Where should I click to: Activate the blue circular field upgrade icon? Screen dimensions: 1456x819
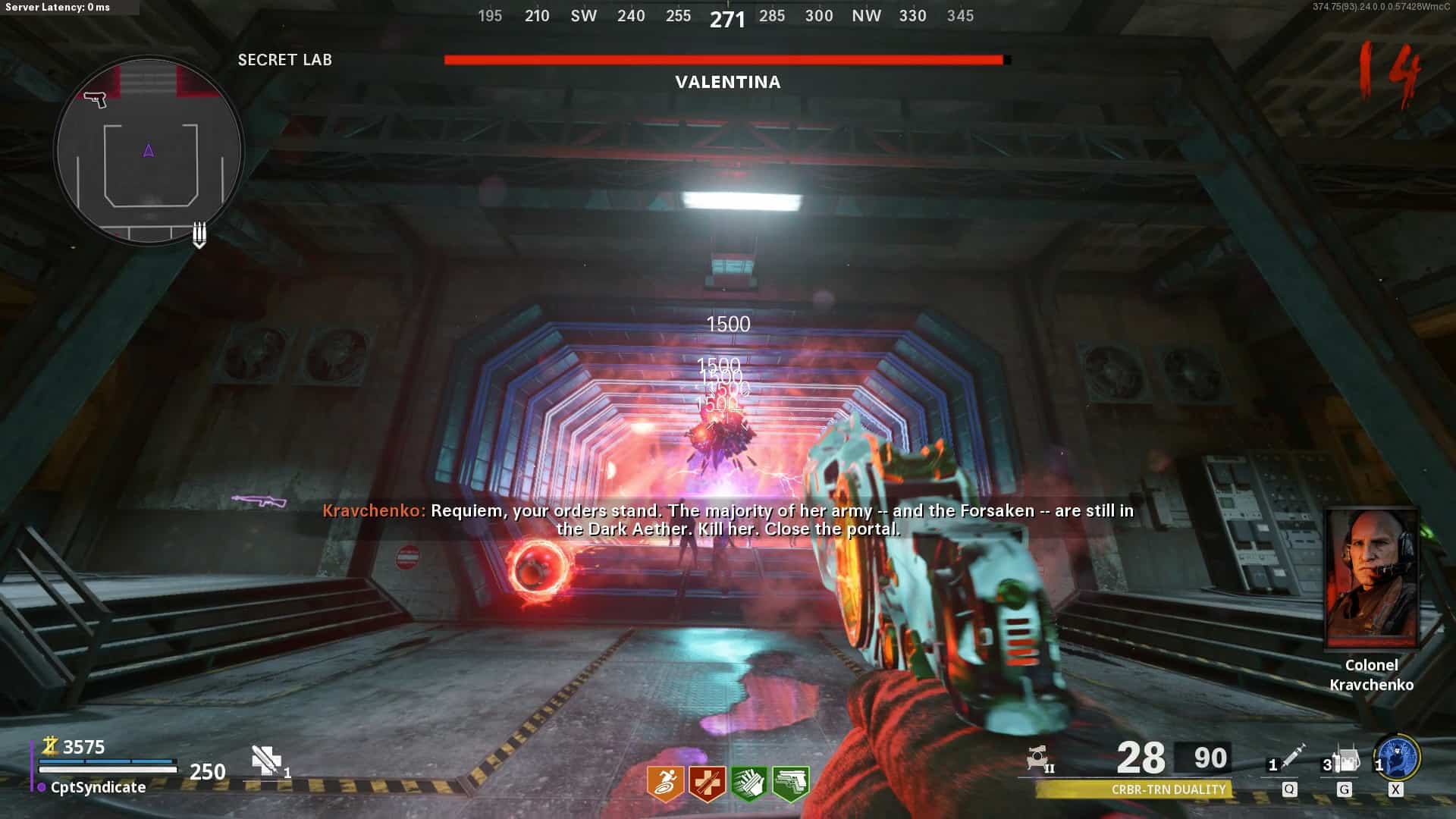[1398, 757]
